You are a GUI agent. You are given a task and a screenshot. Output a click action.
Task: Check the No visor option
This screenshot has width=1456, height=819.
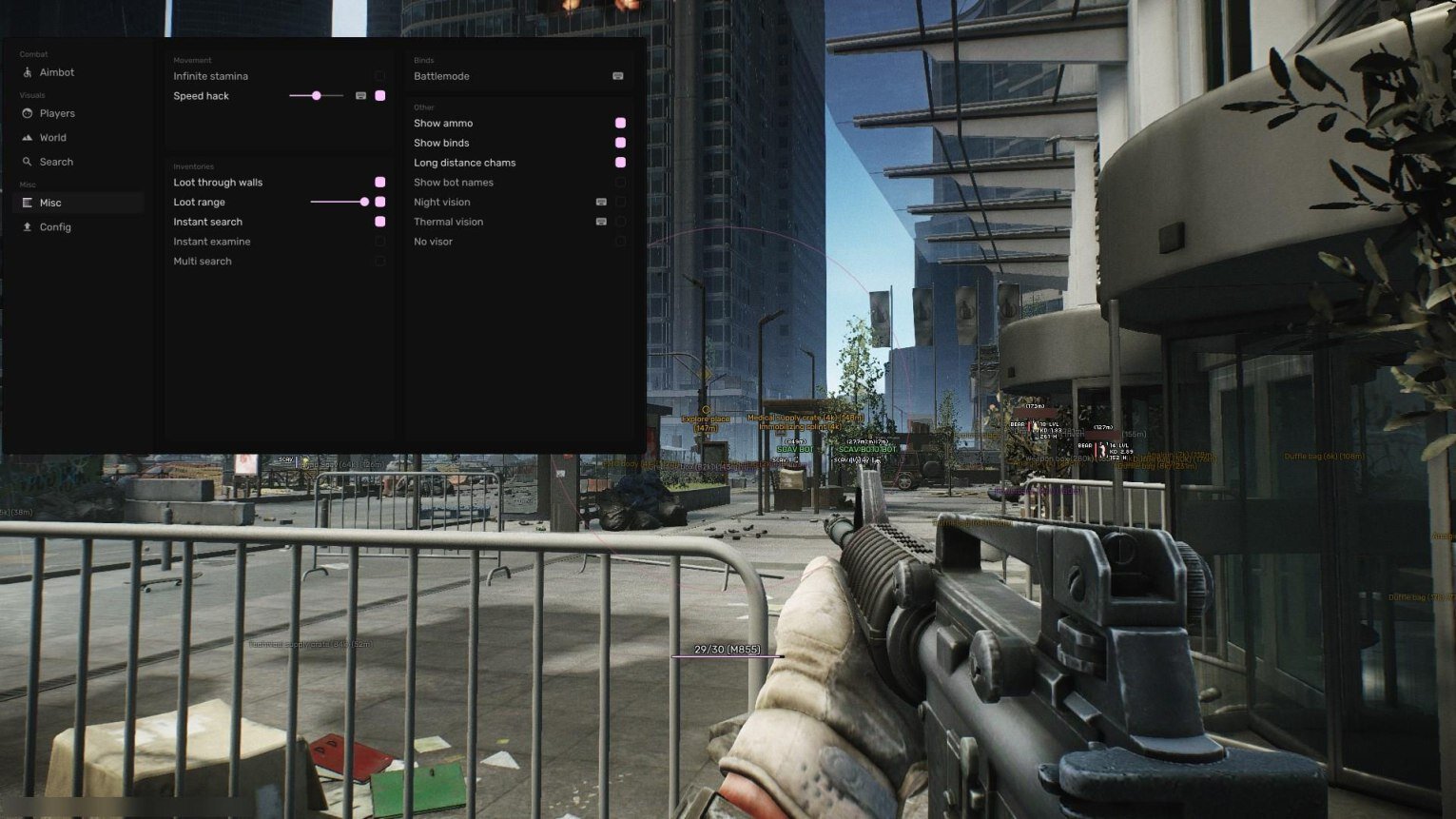tap(620, 242)
